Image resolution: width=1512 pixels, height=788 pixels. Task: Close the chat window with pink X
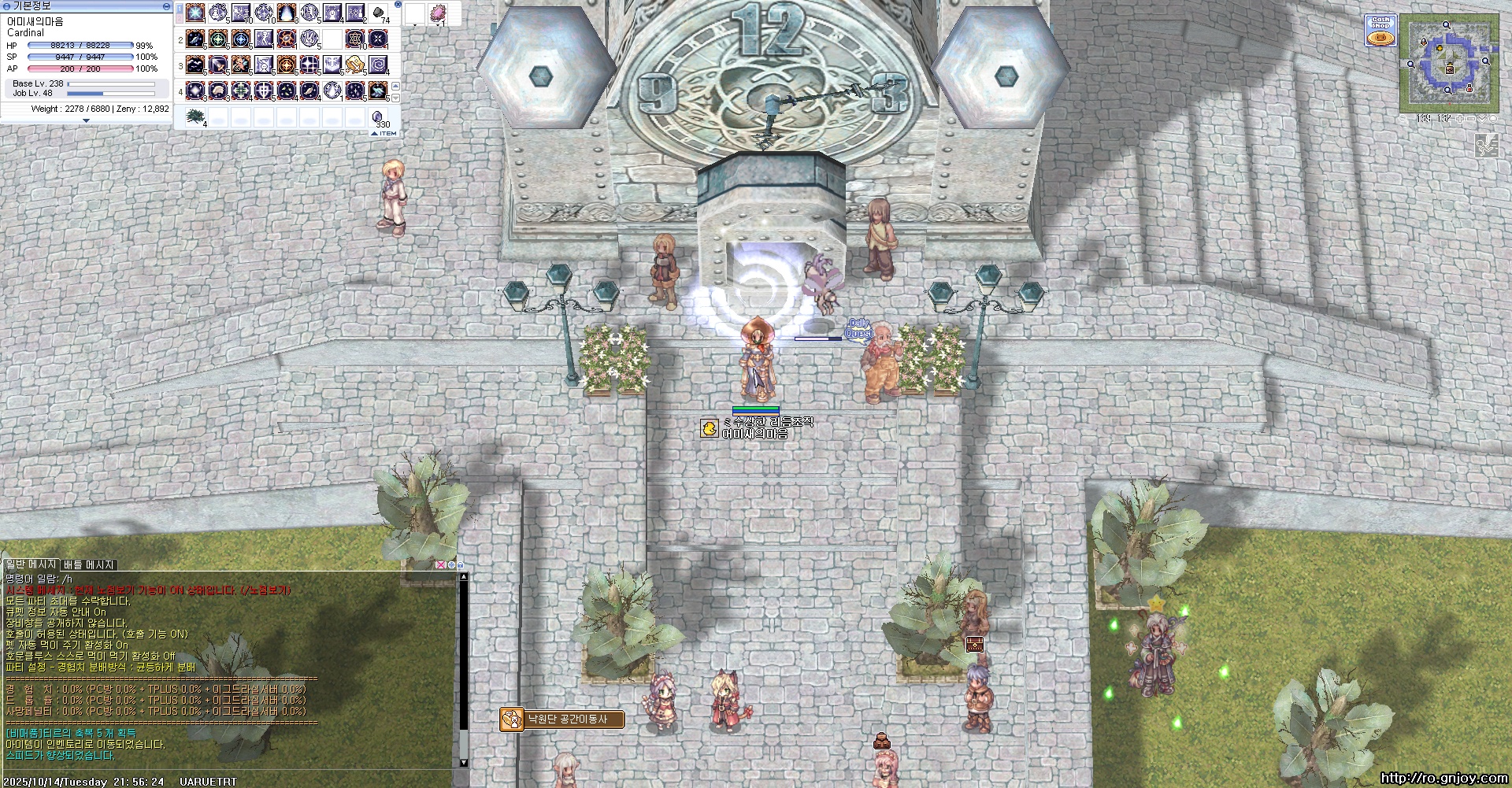(440, 565)
